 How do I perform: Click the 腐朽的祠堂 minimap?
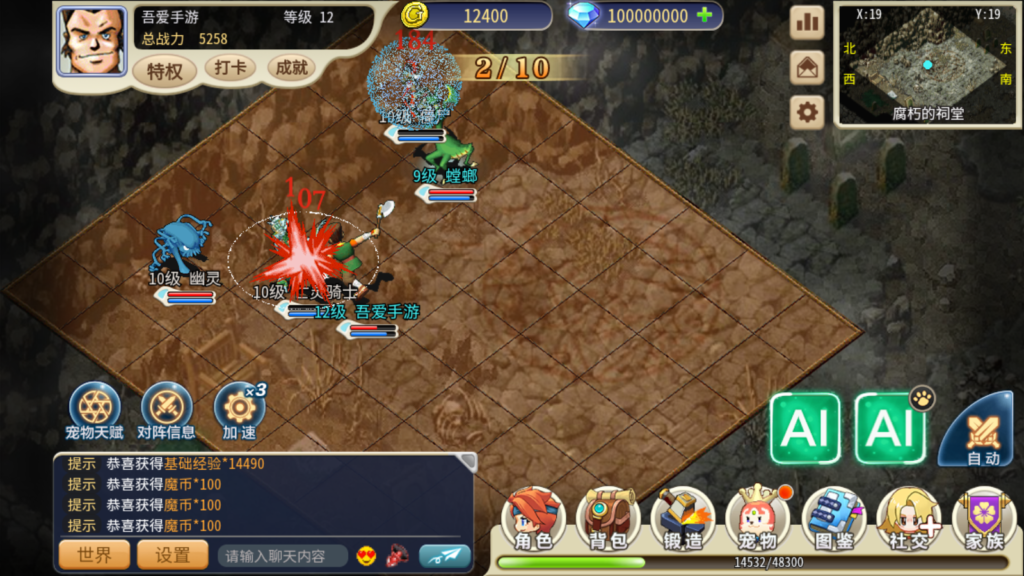click(928, 66)
